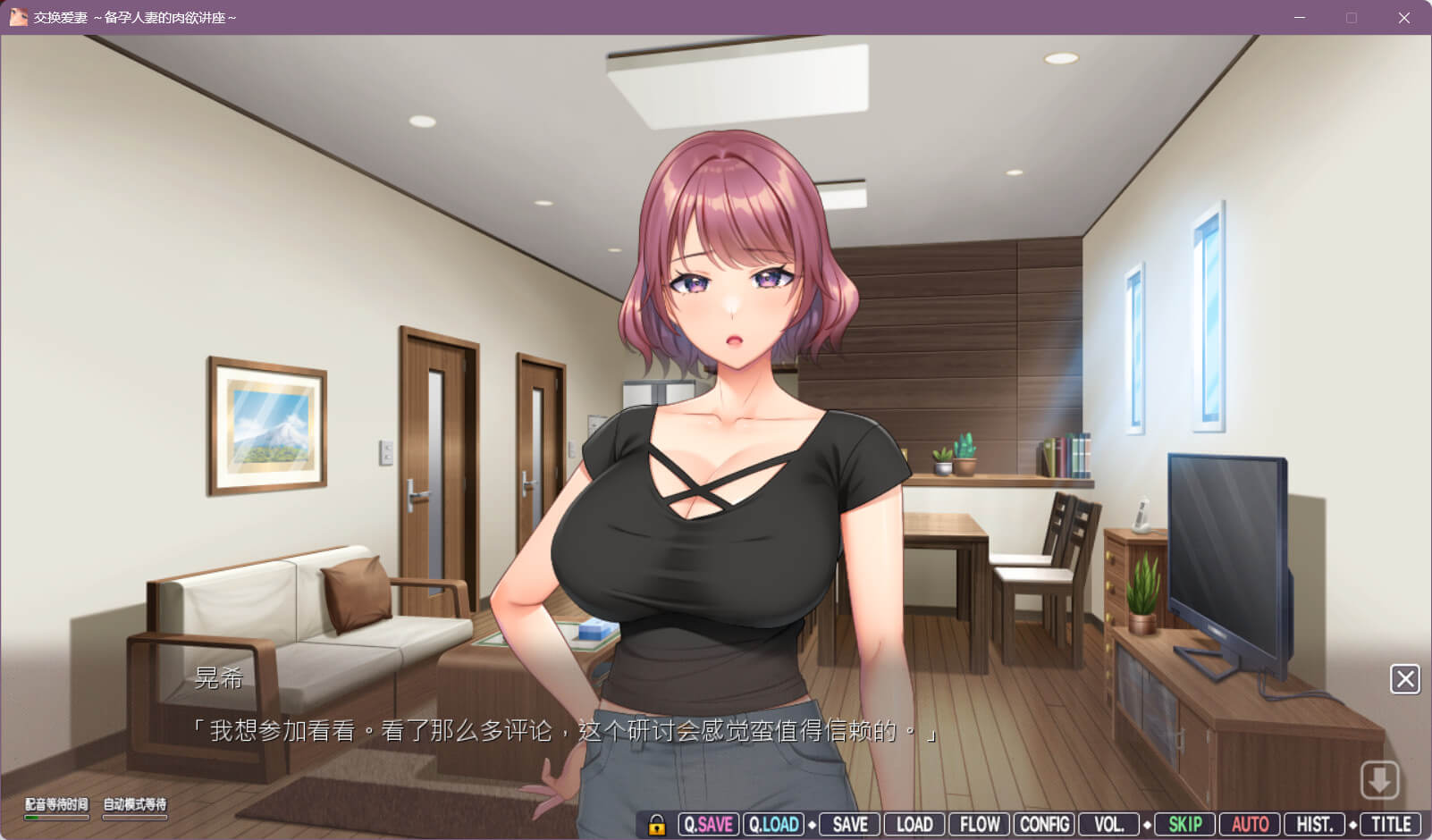Toggle AUTO mode on
Screen dimensions: 1432x840
point(1250,824)
